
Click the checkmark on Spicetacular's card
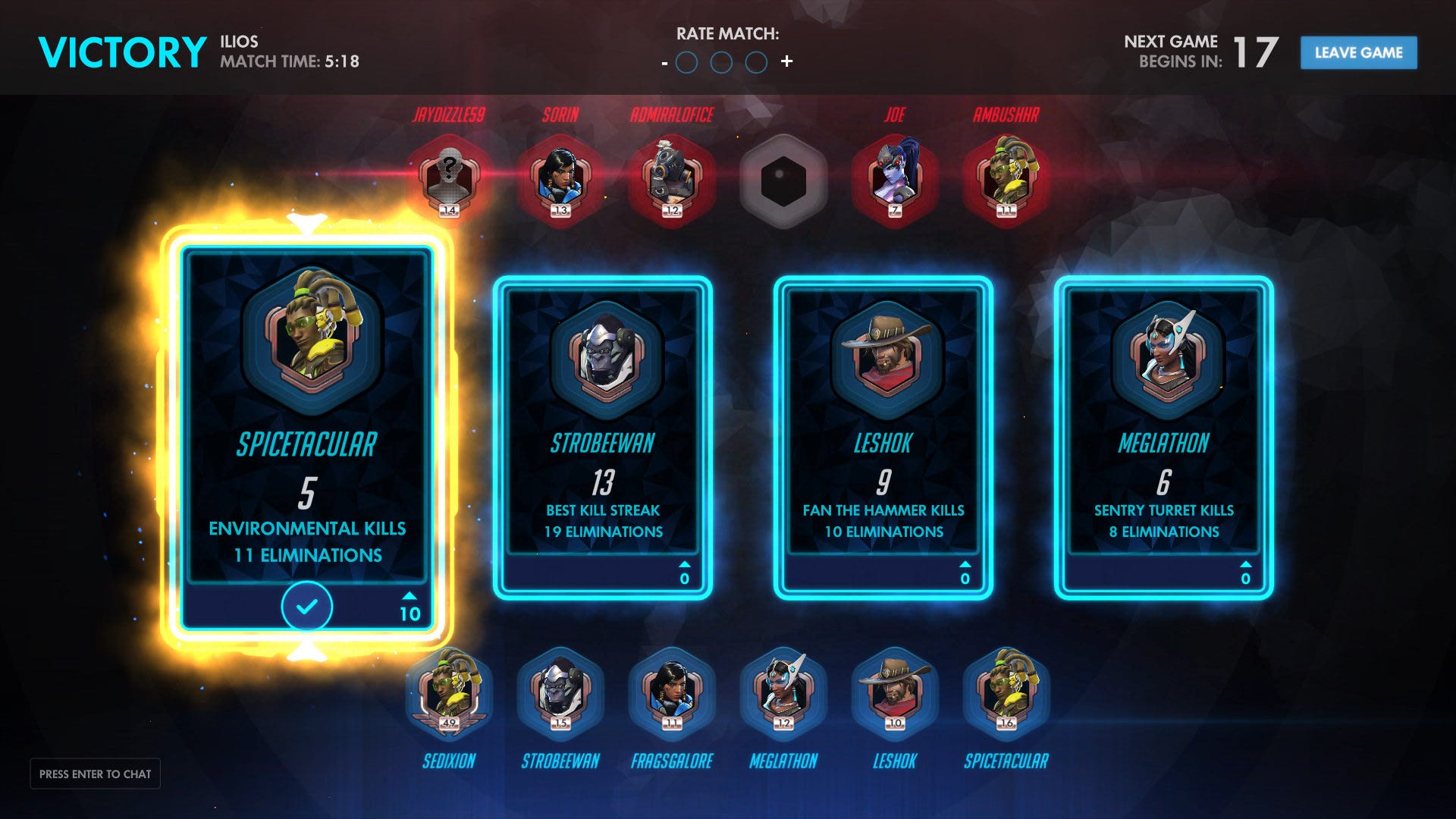307,607
